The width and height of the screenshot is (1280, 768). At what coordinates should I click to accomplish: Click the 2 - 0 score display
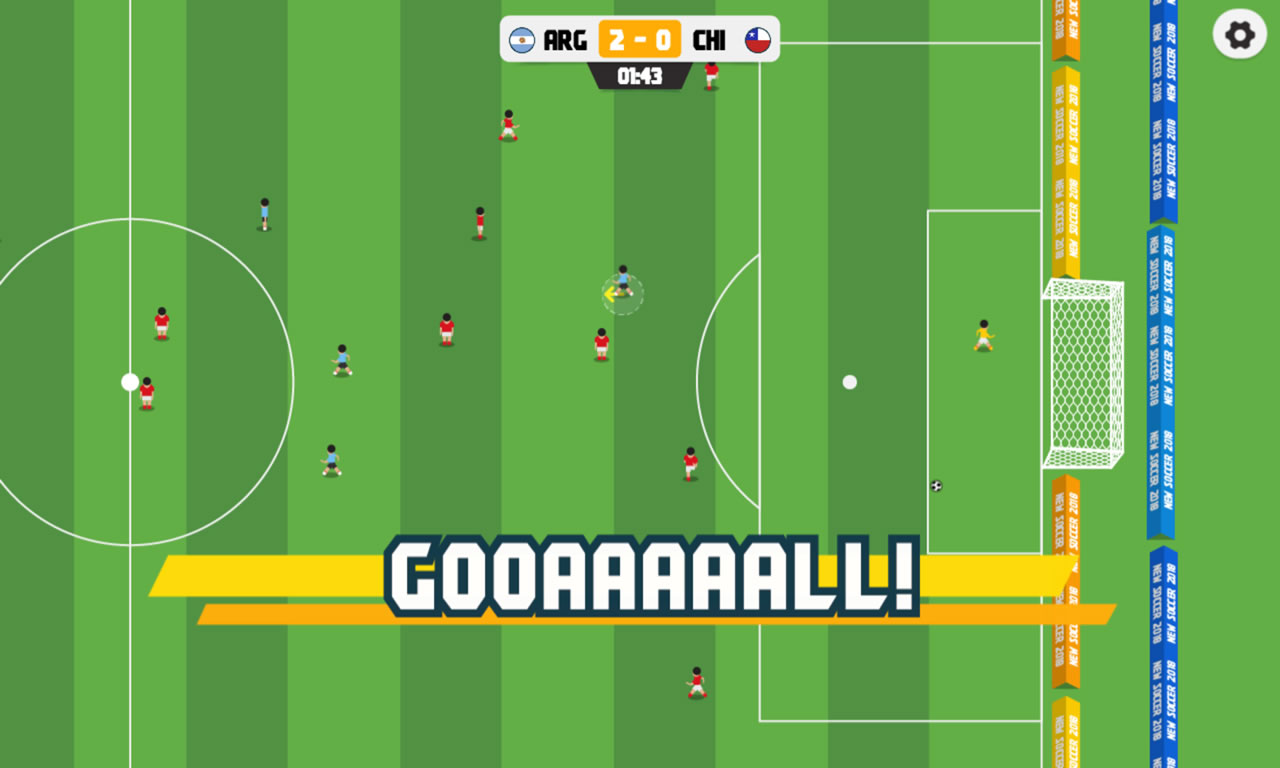[x=640, y=41]
